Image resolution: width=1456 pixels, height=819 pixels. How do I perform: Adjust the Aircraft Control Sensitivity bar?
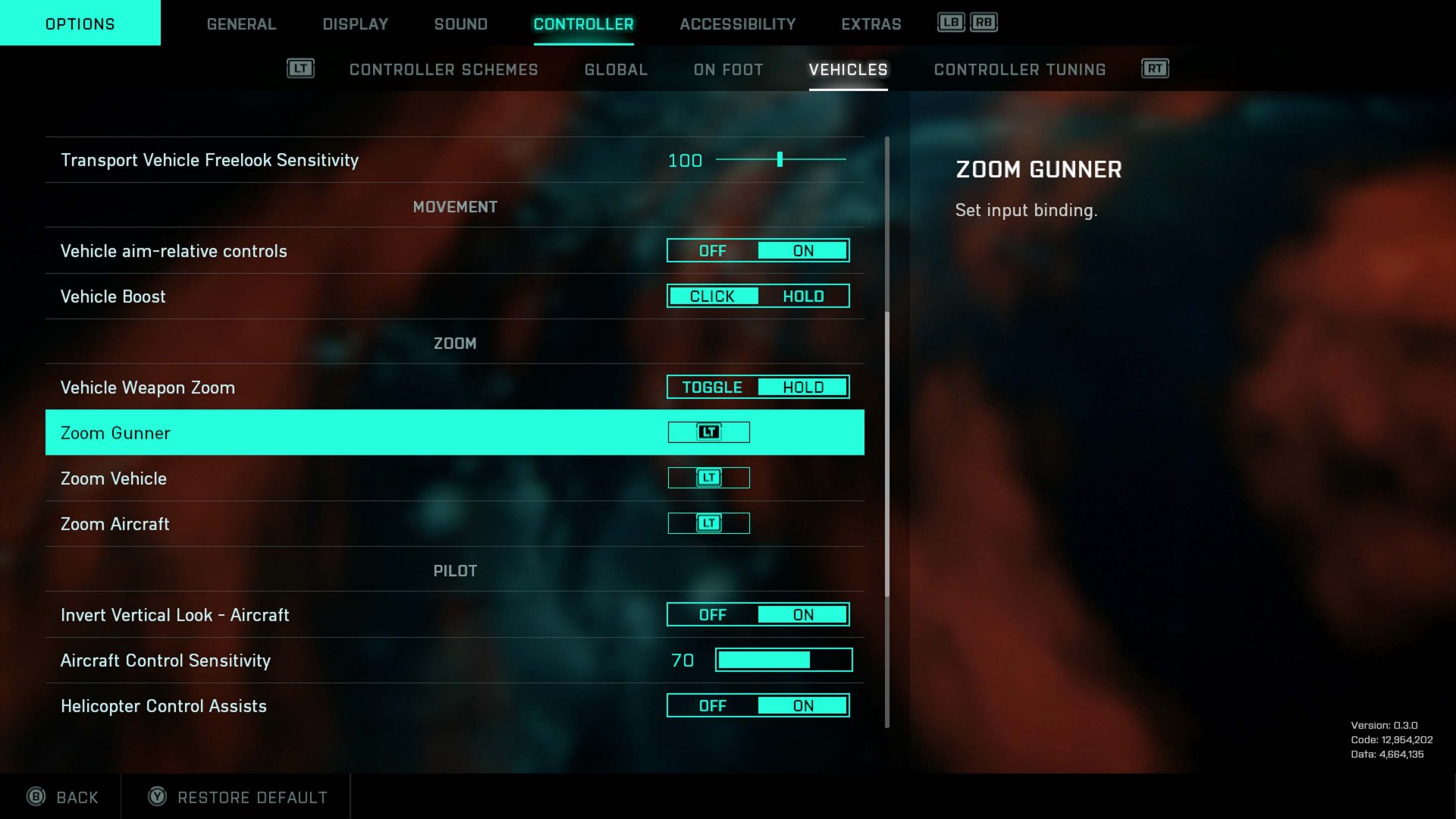tap(783, 661)
